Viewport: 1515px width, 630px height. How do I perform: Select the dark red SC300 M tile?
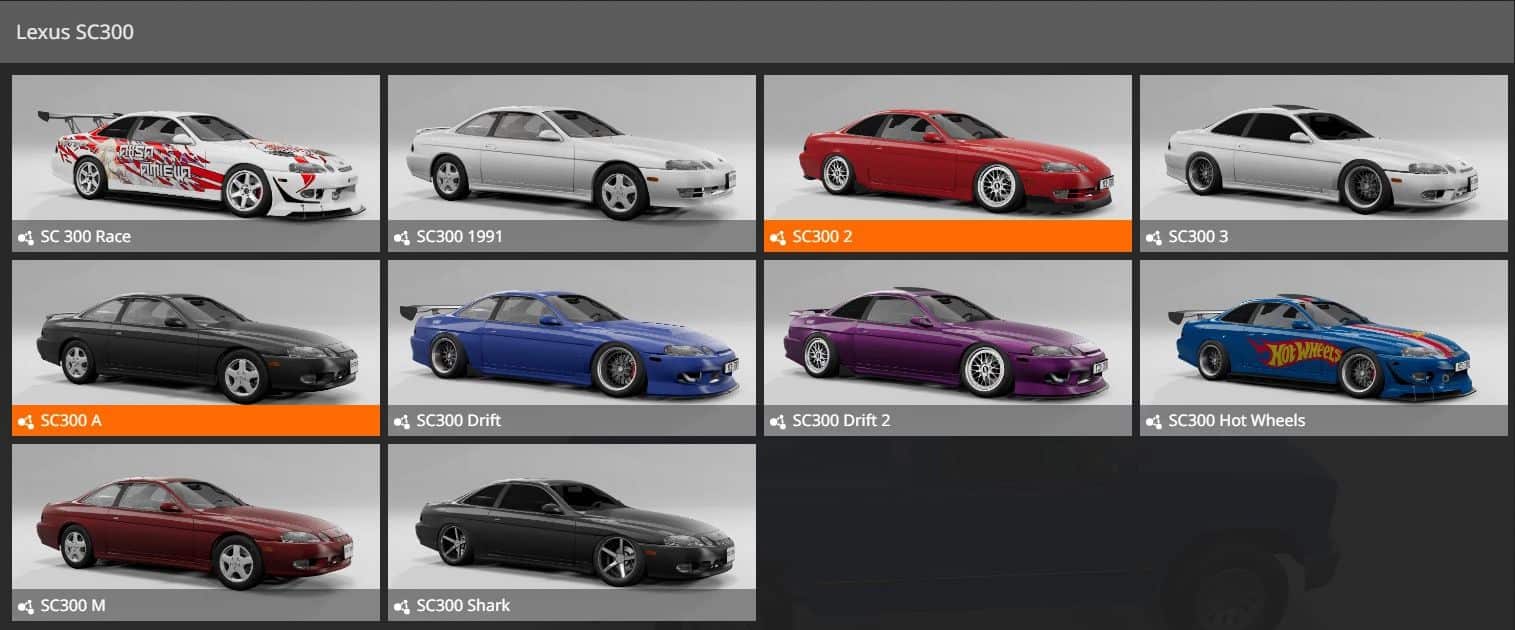pos(196,531)
